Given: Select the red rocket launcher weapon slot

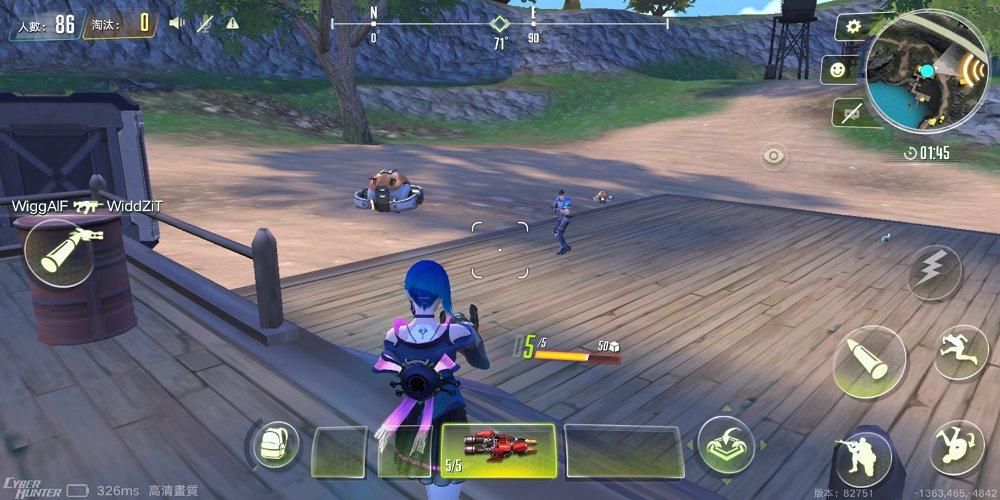Looking at the screenshot, I should pos(498,451).
